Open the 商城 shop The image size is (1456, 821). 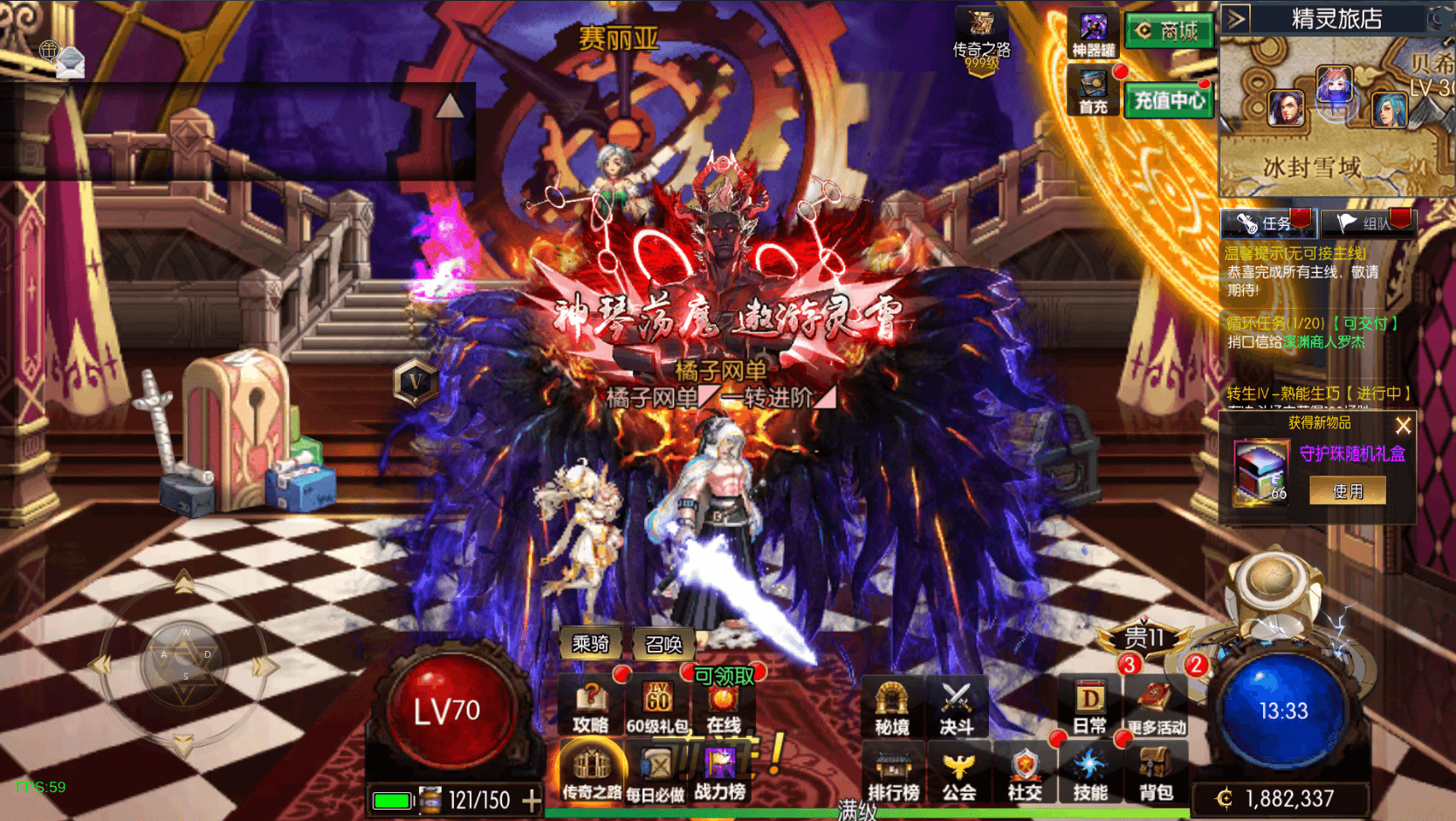click(1169, 31)
